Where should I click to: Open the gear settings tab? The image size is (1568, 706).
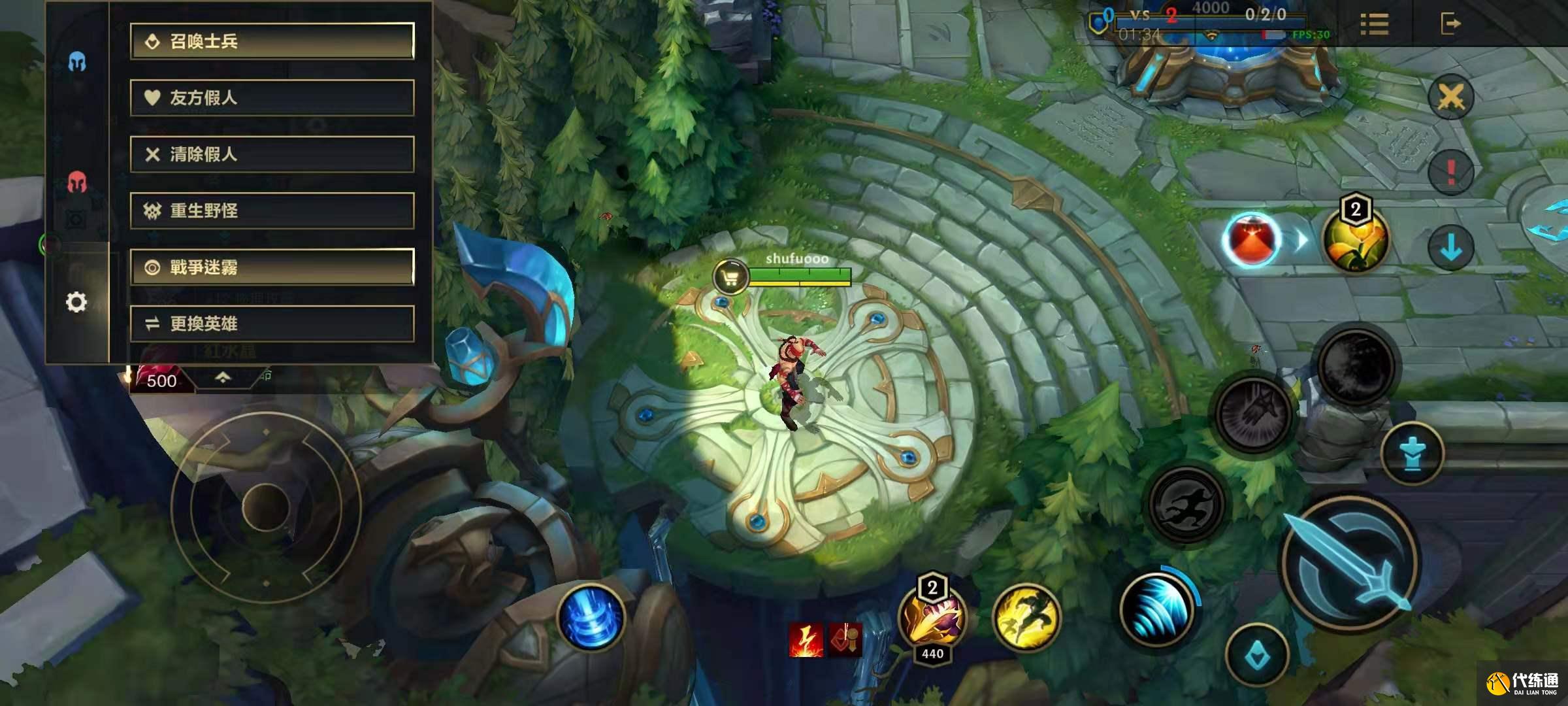(76, 302)
